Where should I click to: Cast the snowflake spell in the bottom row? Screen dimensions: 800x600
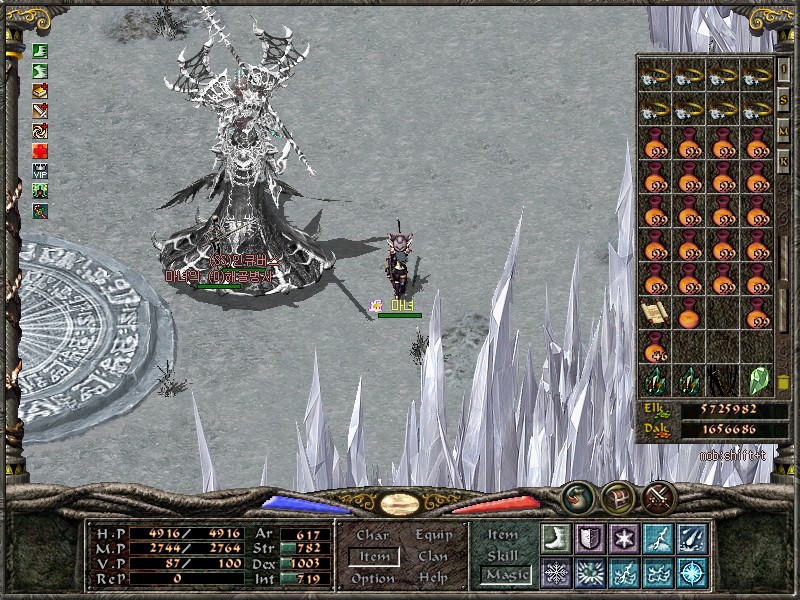pos(555,573)
